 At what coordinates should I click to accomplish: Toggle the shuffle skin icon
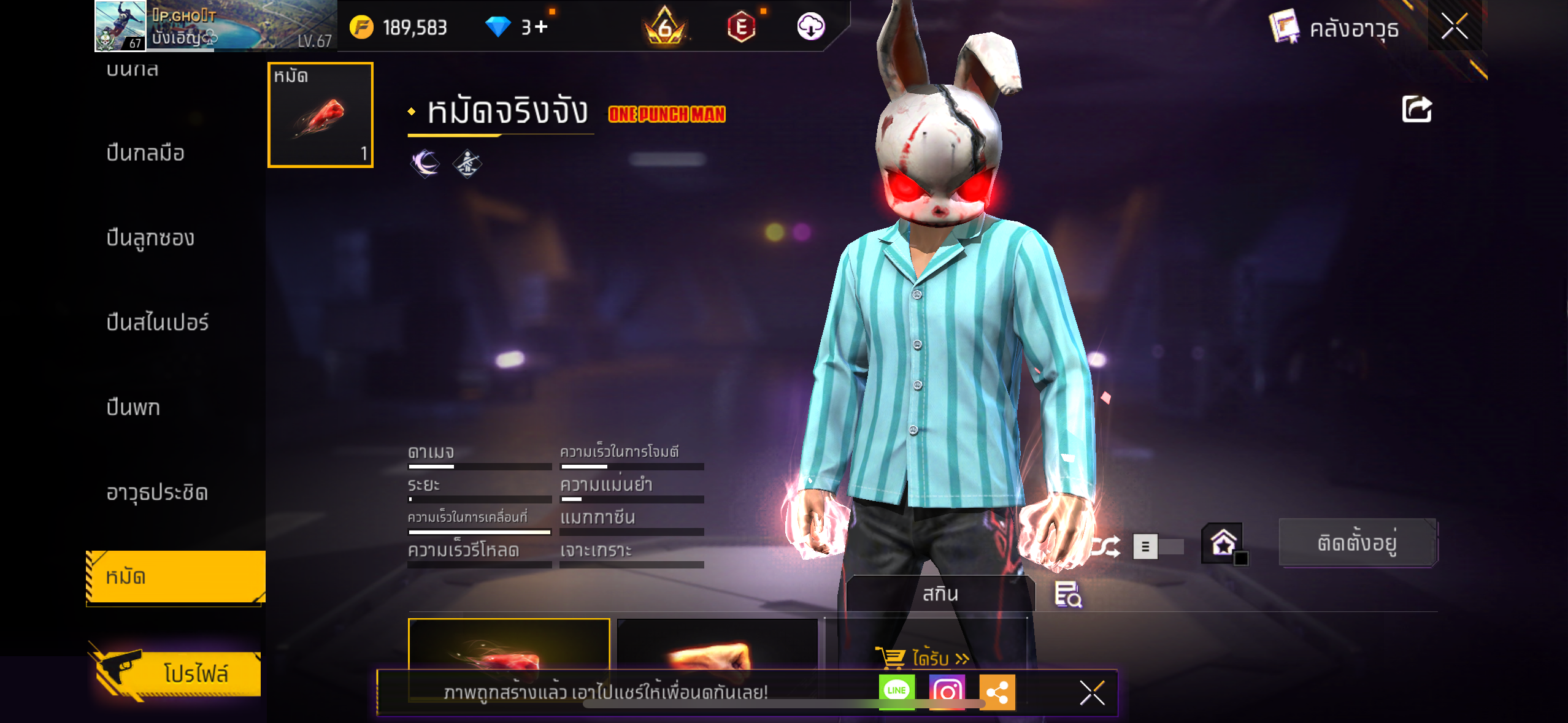(1106, 546)
